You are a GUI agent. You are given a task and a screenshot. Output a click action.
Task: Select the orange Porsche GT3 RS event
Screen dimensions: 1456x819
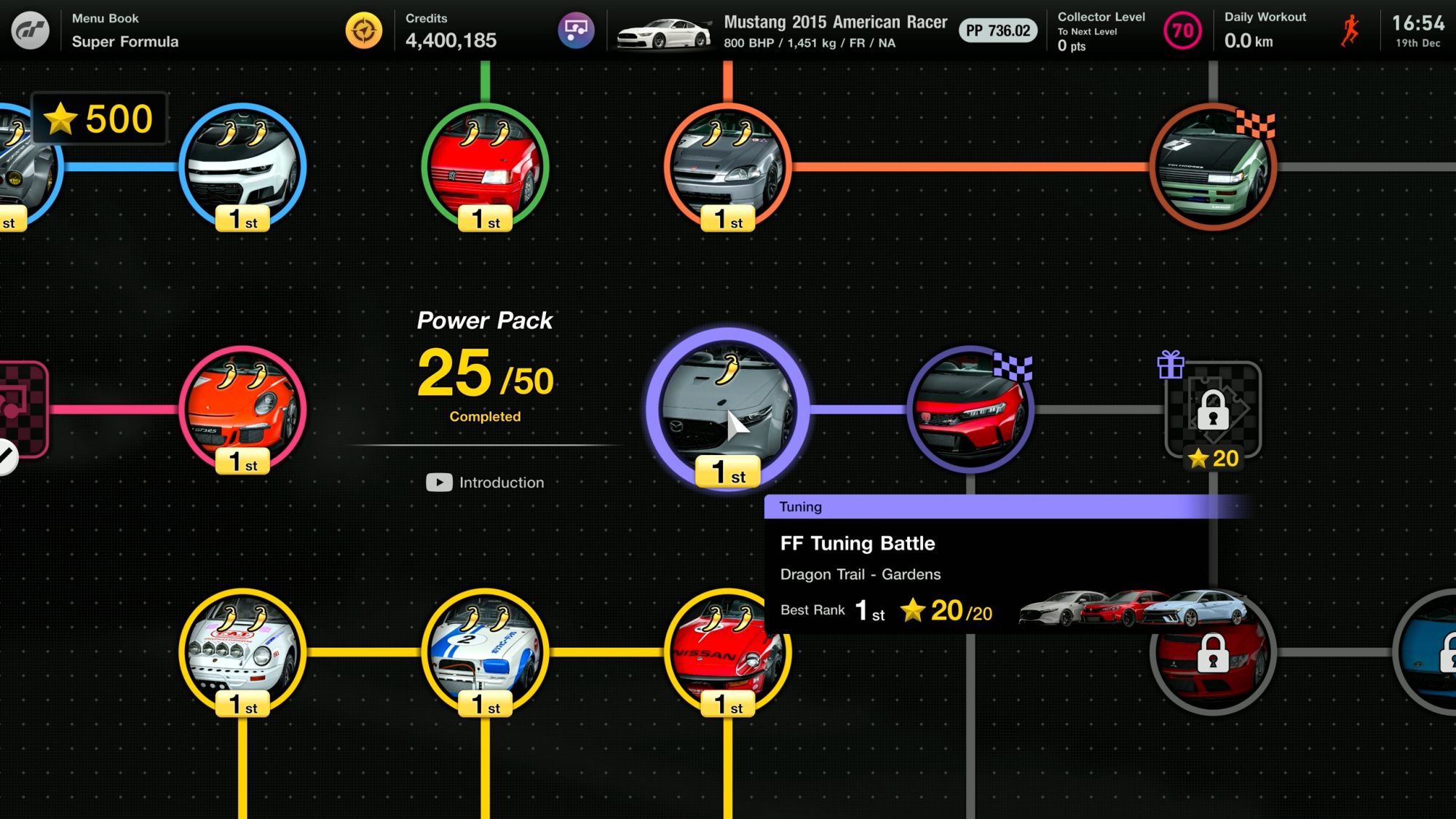(x=242, y=409)
